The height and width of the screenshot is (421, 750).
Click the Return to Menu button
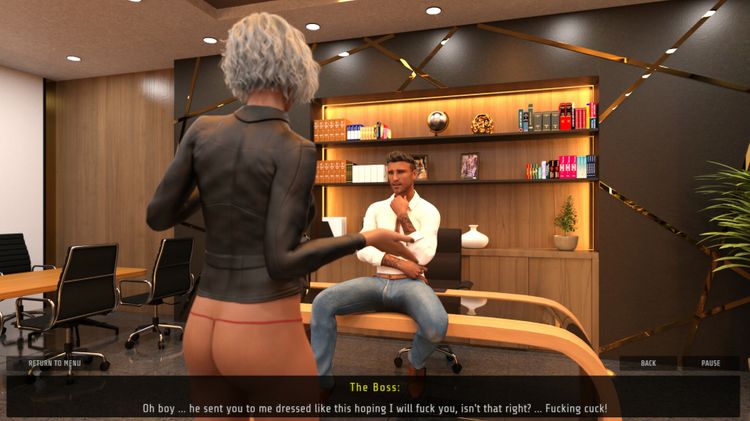coord(55,363)
